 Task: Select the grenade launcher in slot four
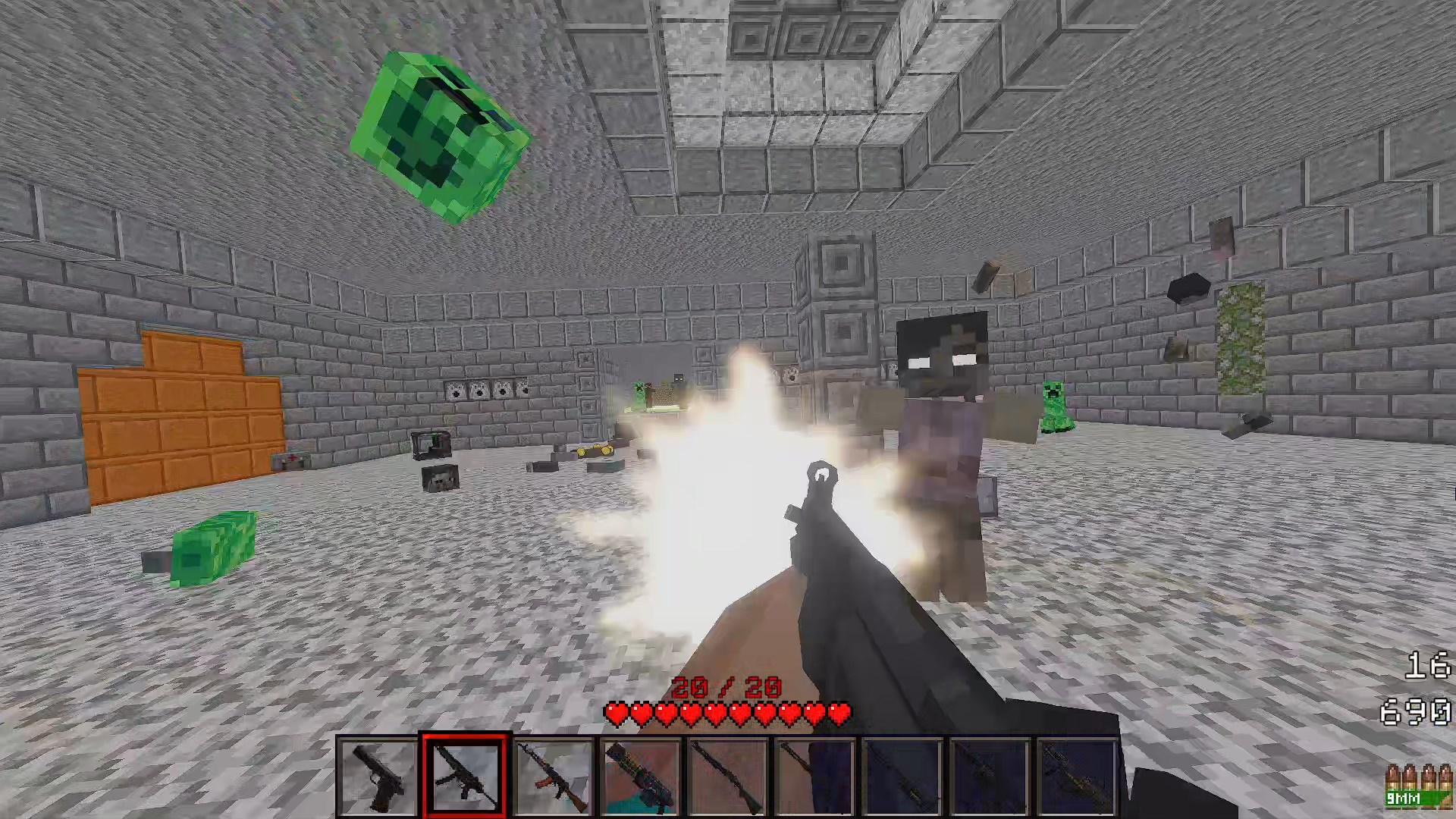[x=639, y=776]
